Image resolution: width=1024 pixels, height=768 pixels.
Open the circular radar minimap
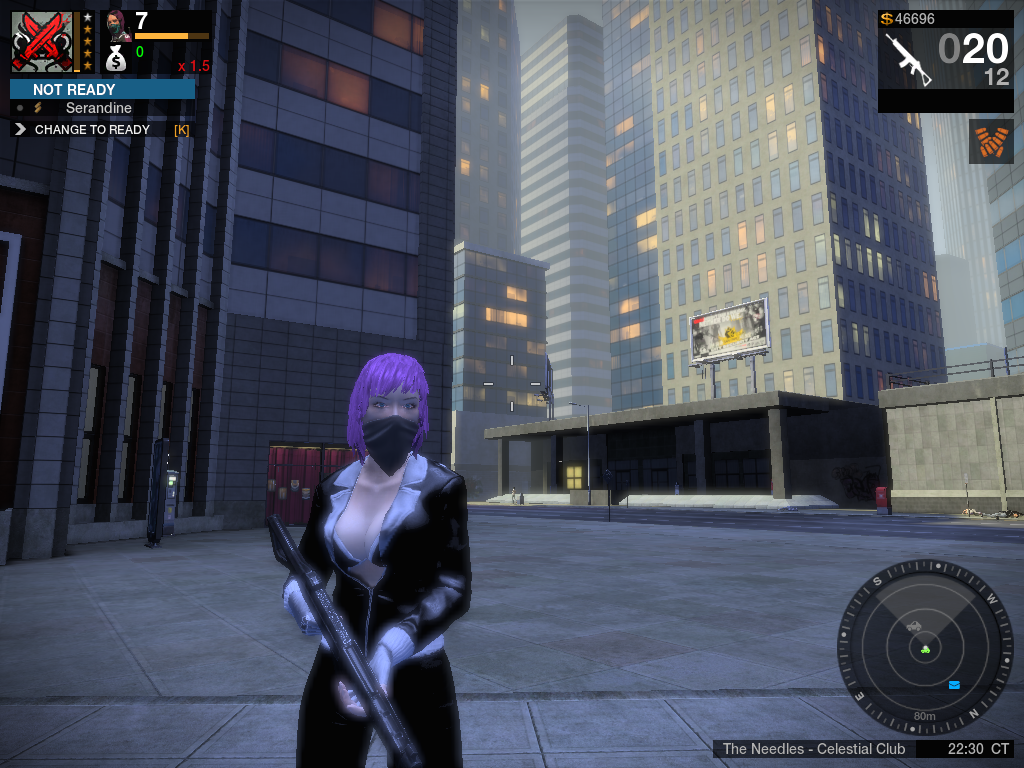click(924, 646)
